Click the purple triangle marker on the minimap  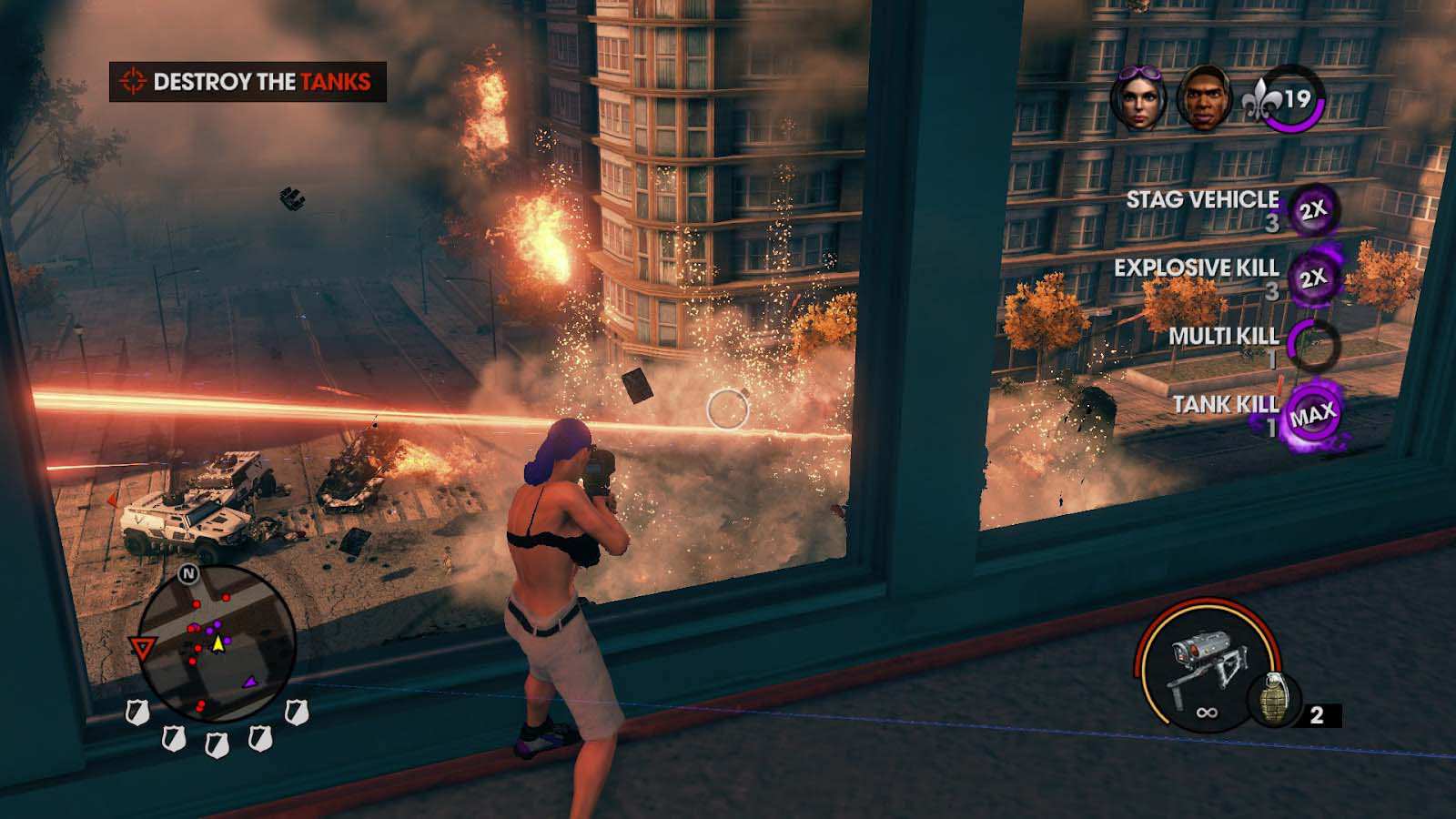coord(249,681)
